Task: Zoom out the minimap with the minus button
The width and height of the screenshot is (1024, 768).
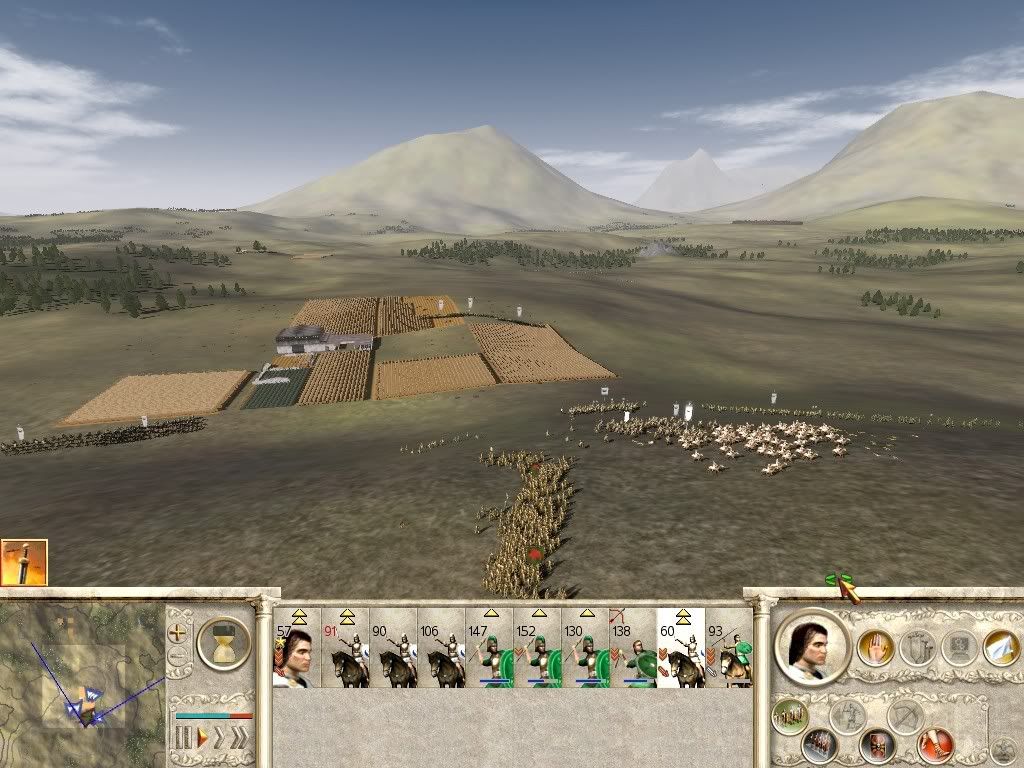Action: (177, 657)
